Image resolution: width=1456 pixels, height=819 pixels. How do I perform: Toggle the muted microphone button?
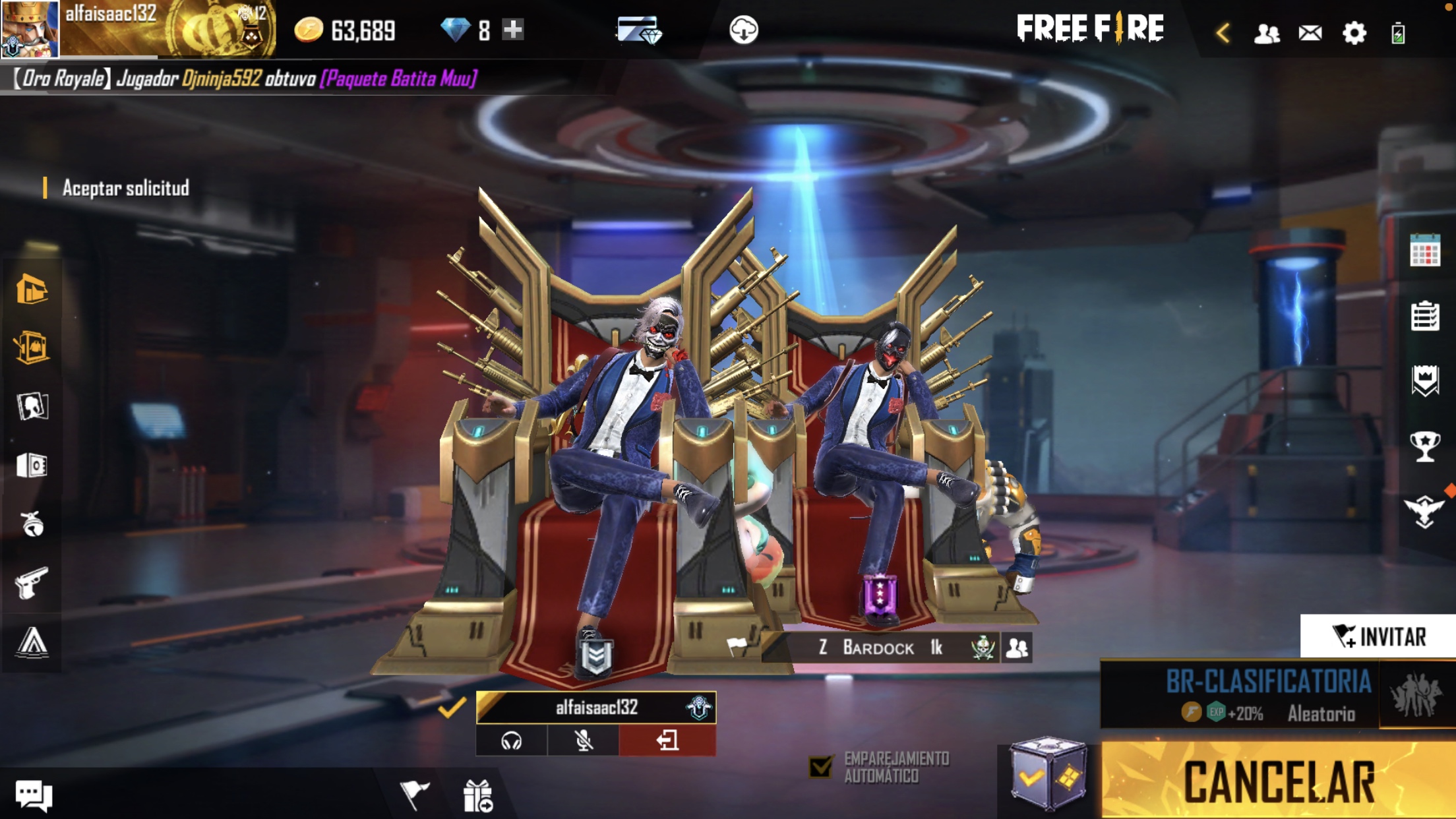584,741
